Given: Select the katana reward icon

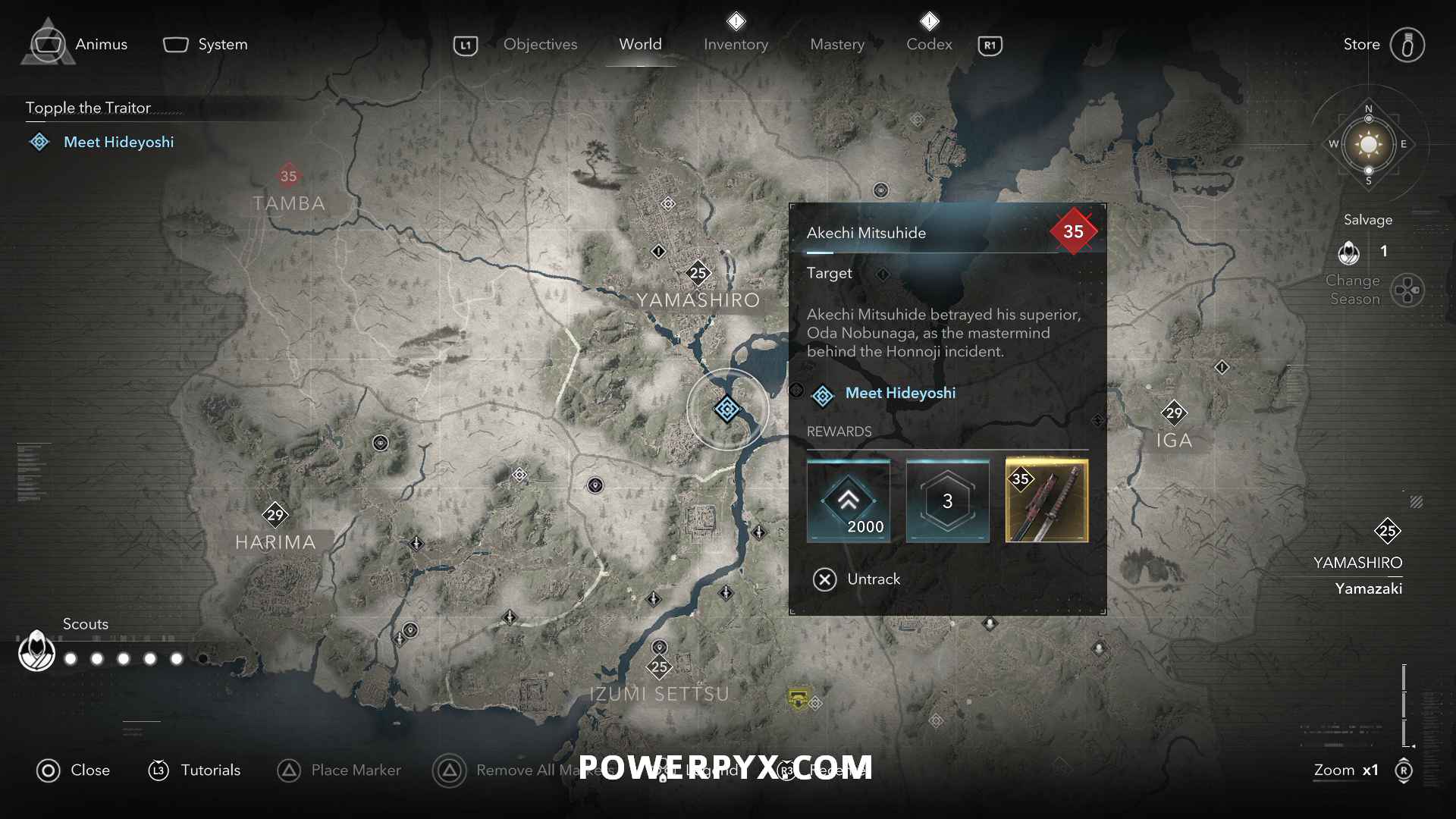Looking at the screenshot, I should click(1046, 500).
